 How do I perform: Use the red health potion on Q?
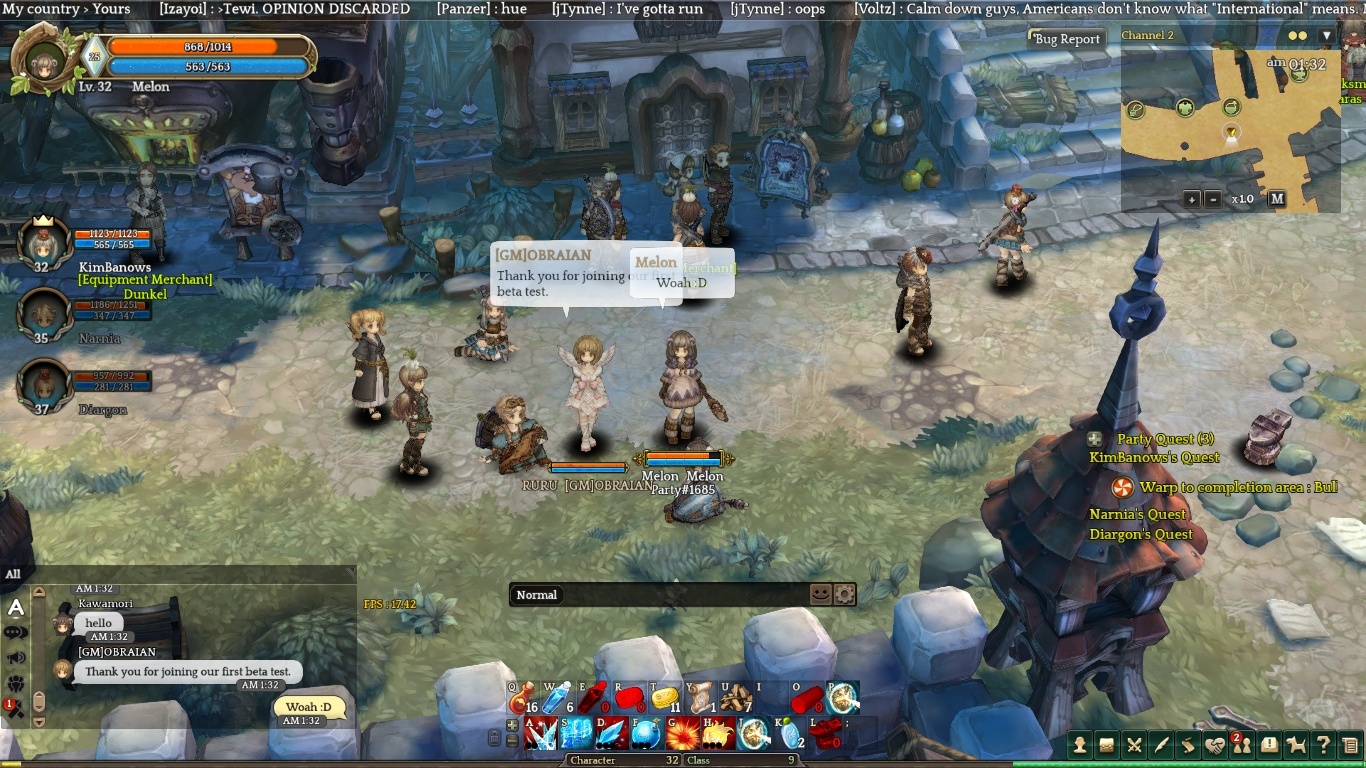point(527,698)
